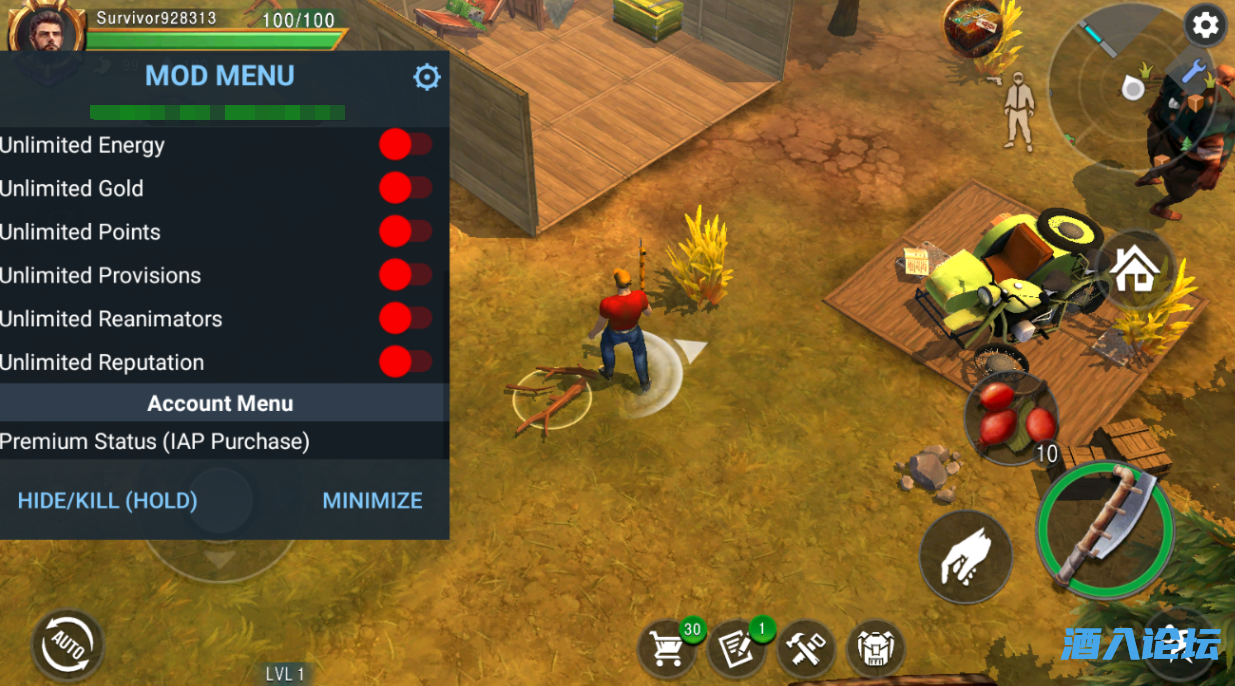The height and width of the screenshot is (686, 1235).
Task: Activate the Unlimited Reputation toggle
Action: click(405, 362)
